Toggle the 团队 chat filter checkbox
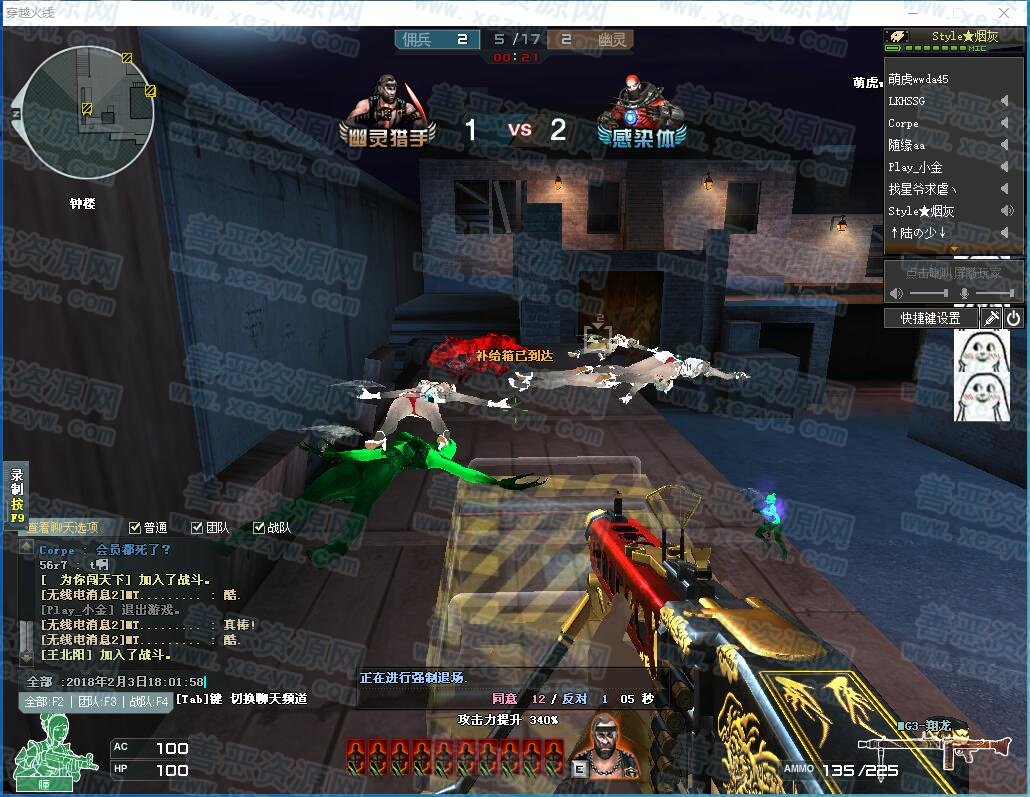The image size is (1030, 797). click(197, 527)
